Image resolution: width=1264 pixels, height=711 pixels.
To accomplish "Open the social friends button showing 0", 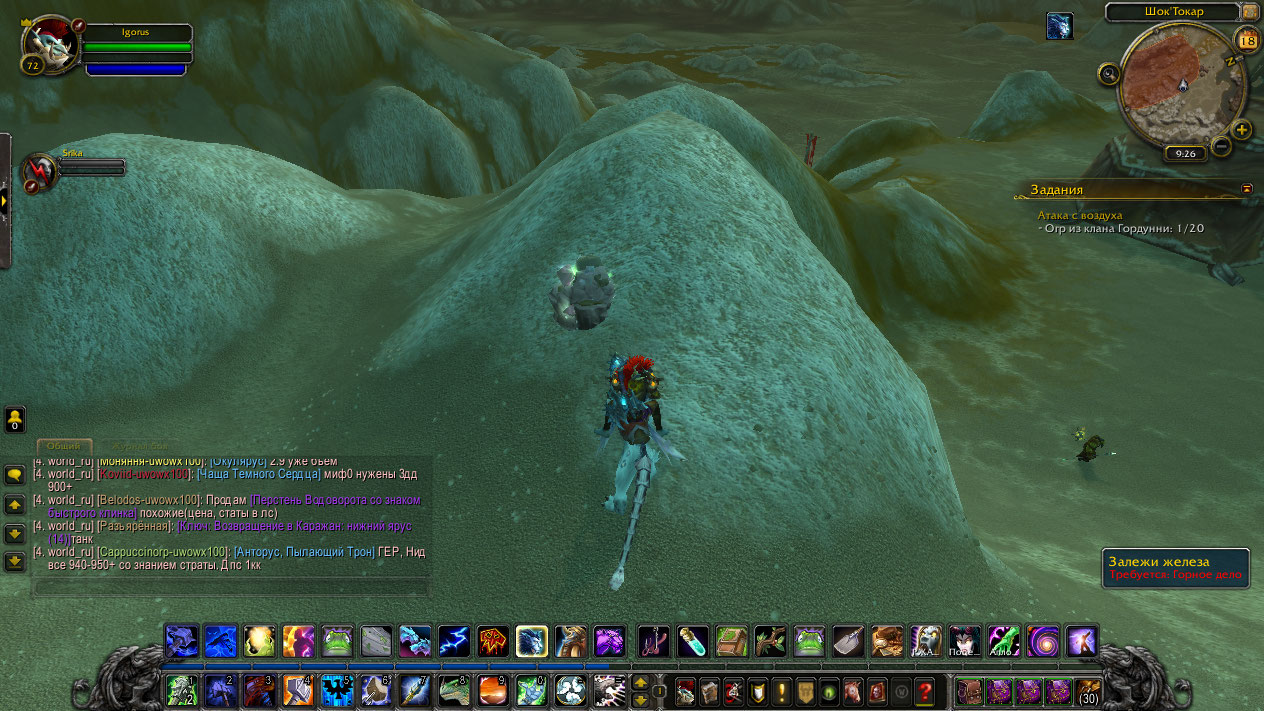I will [15, 419].
